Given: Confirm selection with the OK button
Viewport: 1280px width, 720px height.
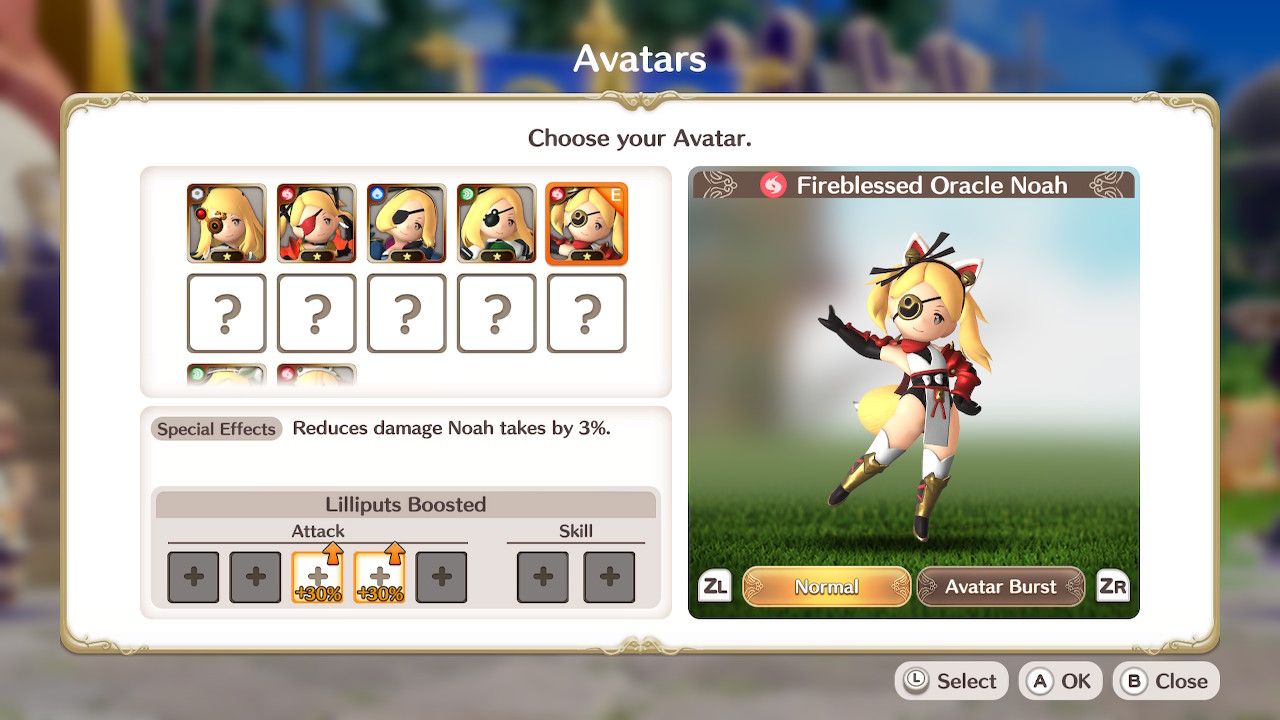Looking at the screenshot, I should (x=1060, y=681).
